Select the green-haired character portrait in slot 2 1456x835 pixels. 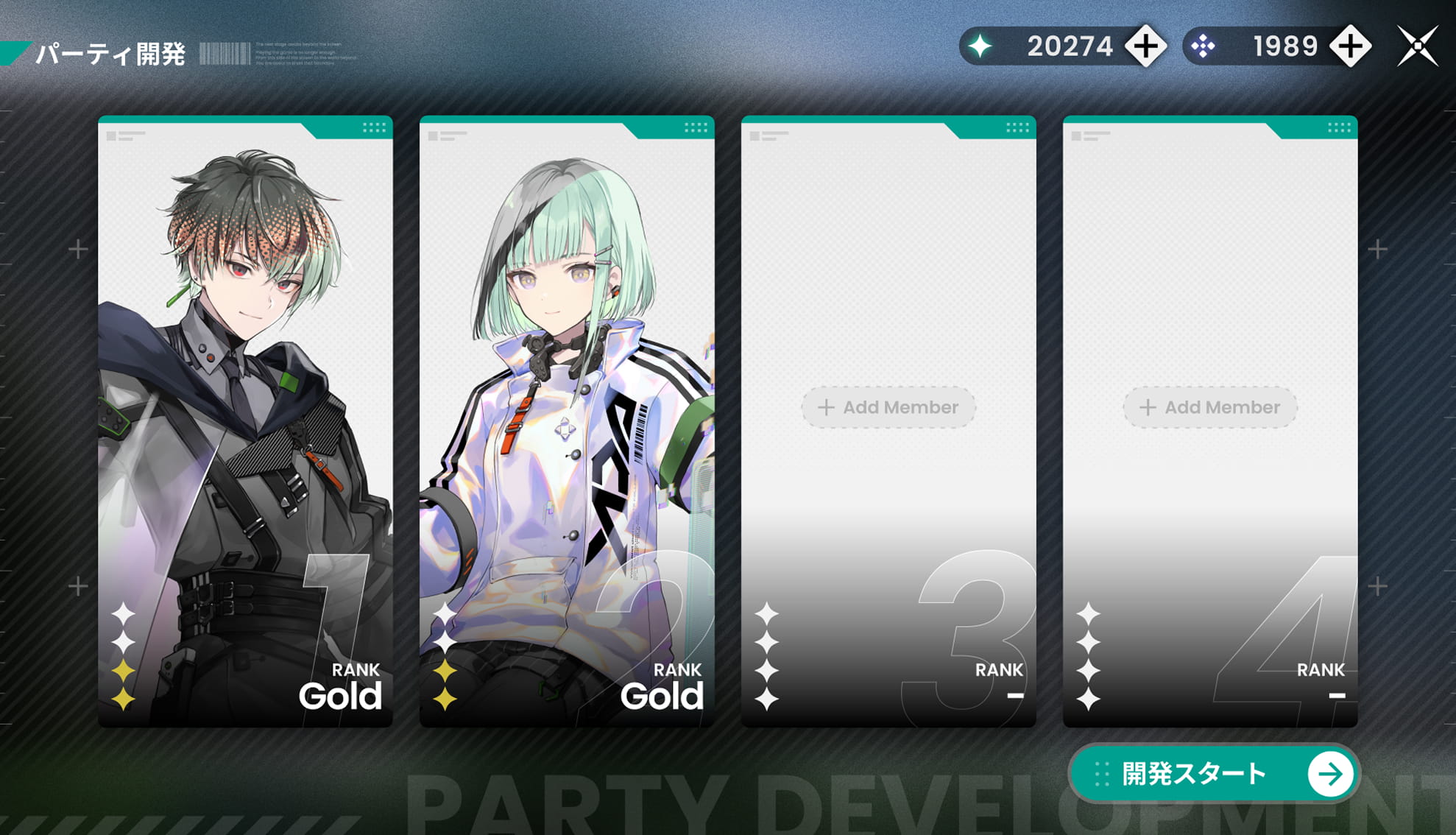[x=567, y=331]
